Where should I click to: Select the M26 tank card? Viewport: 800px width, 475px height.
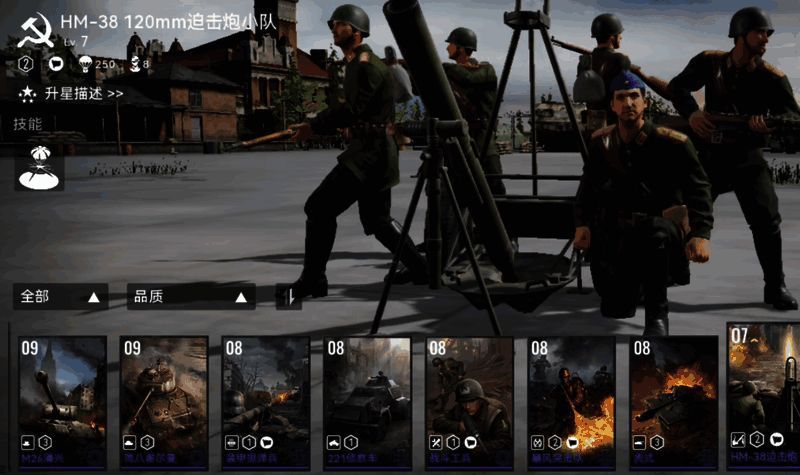tap(62, 393)
